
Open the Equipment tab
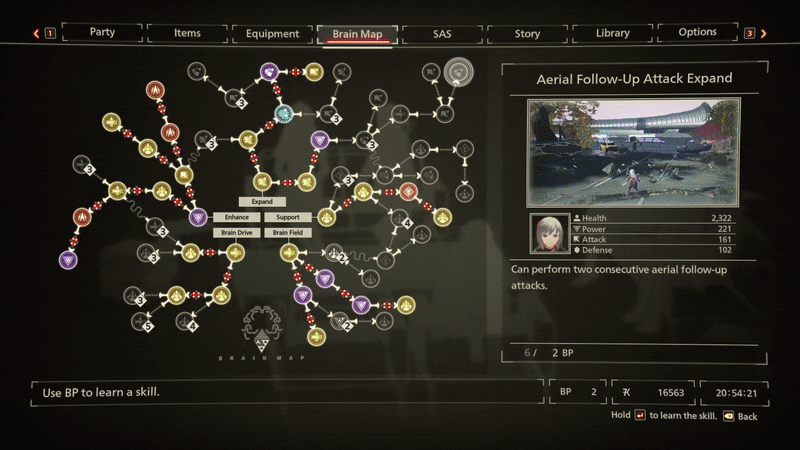point(272,33)
